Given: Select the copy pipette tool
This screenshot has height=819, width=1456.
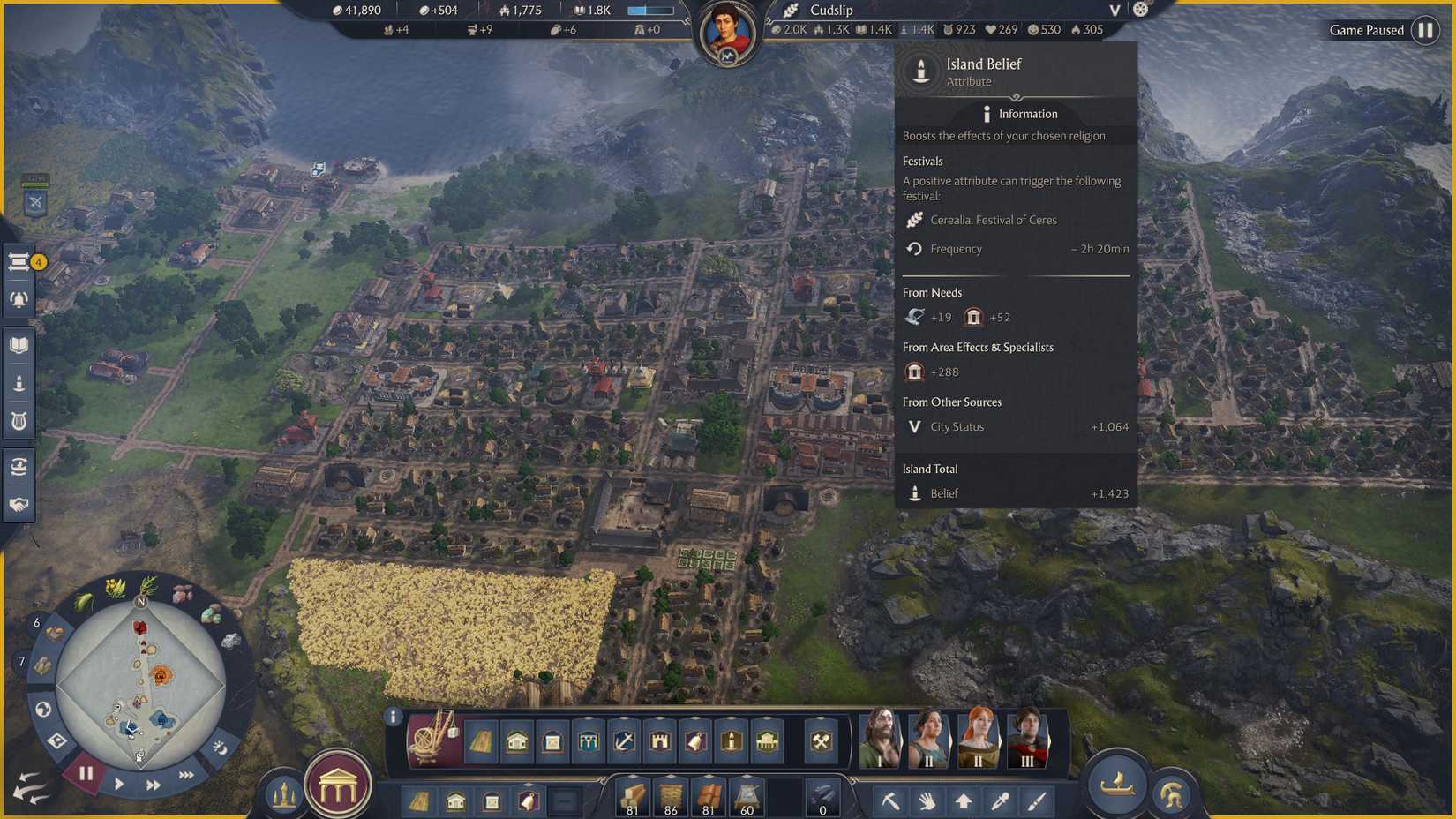Looking at the screenshot, I should point(1000,801).
